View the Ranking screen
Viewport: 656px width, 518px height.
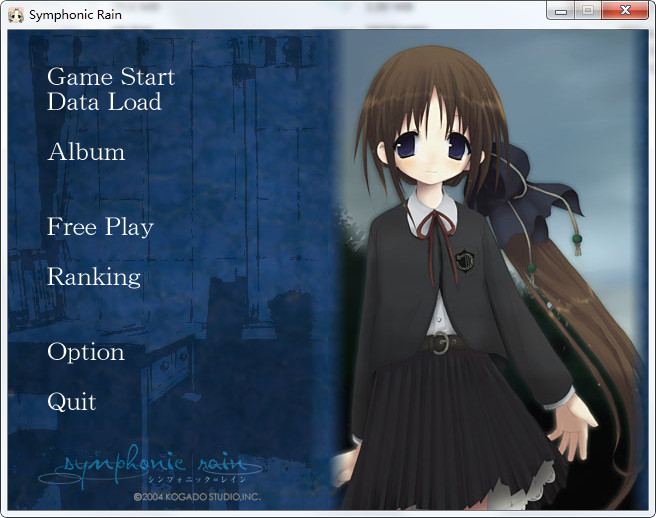point(94,277)
